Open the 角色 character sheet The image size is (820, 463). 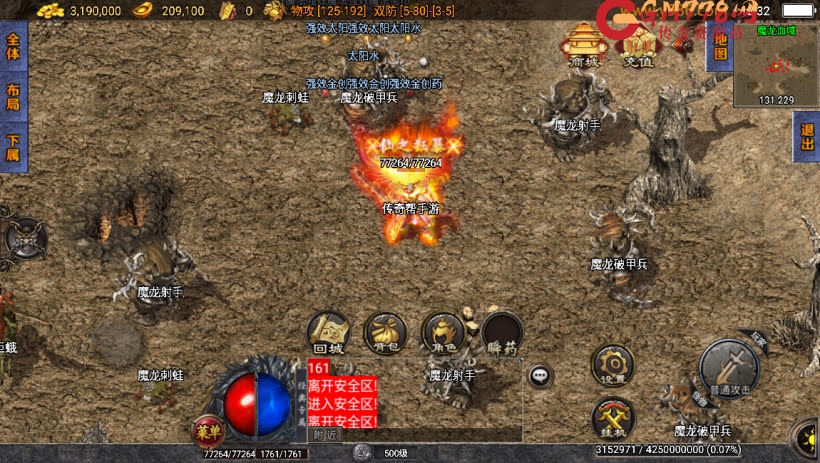coord(442,332)
